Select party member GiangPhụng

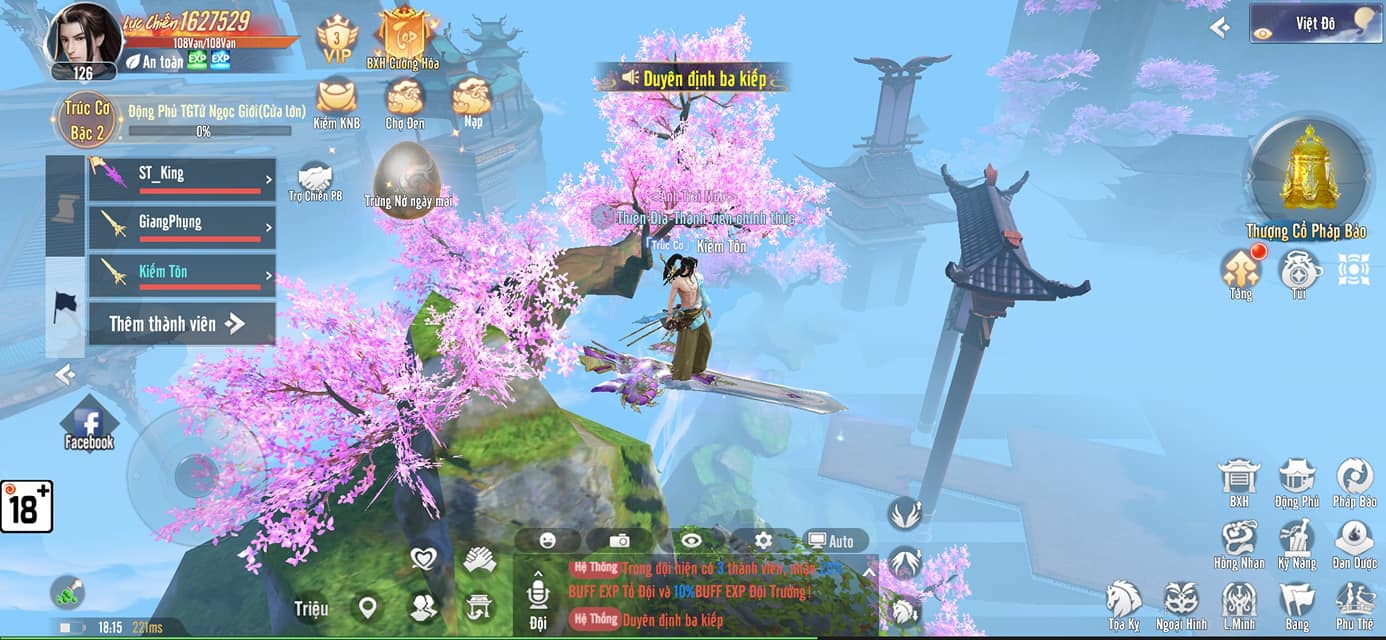[x=182, y=228]
